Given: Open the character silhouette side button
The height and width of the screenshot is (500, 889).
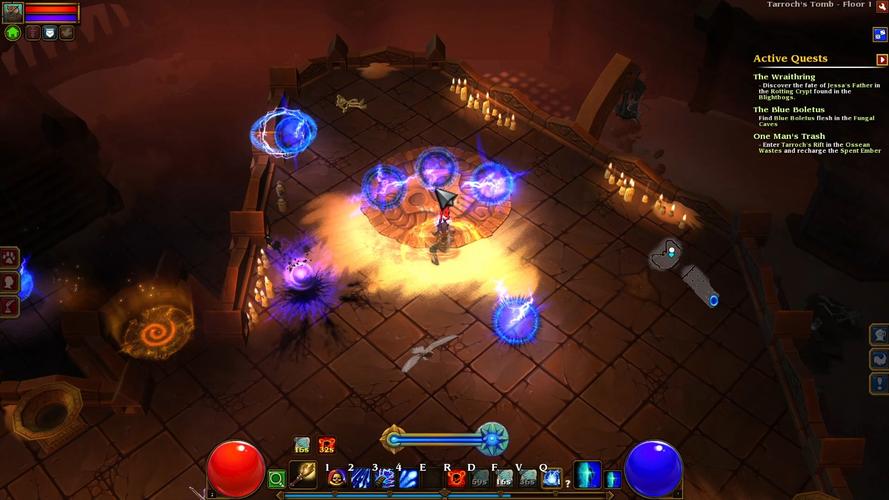Looking at the screenshot, I should click(x=11, y=282).
